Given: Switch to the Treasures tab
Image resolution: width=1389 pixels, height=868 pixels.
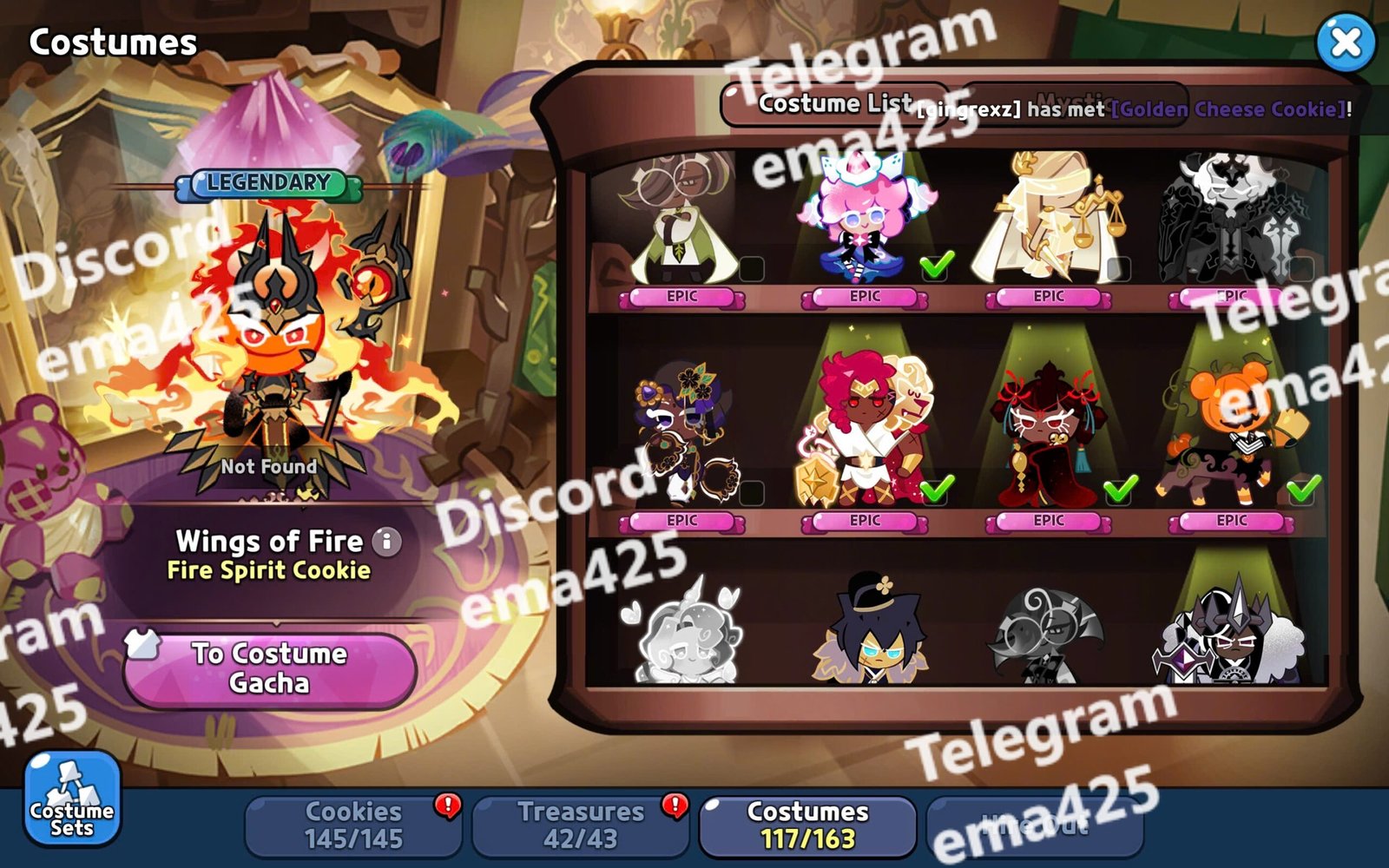Looking at the screenshot, I should (581, 825).
